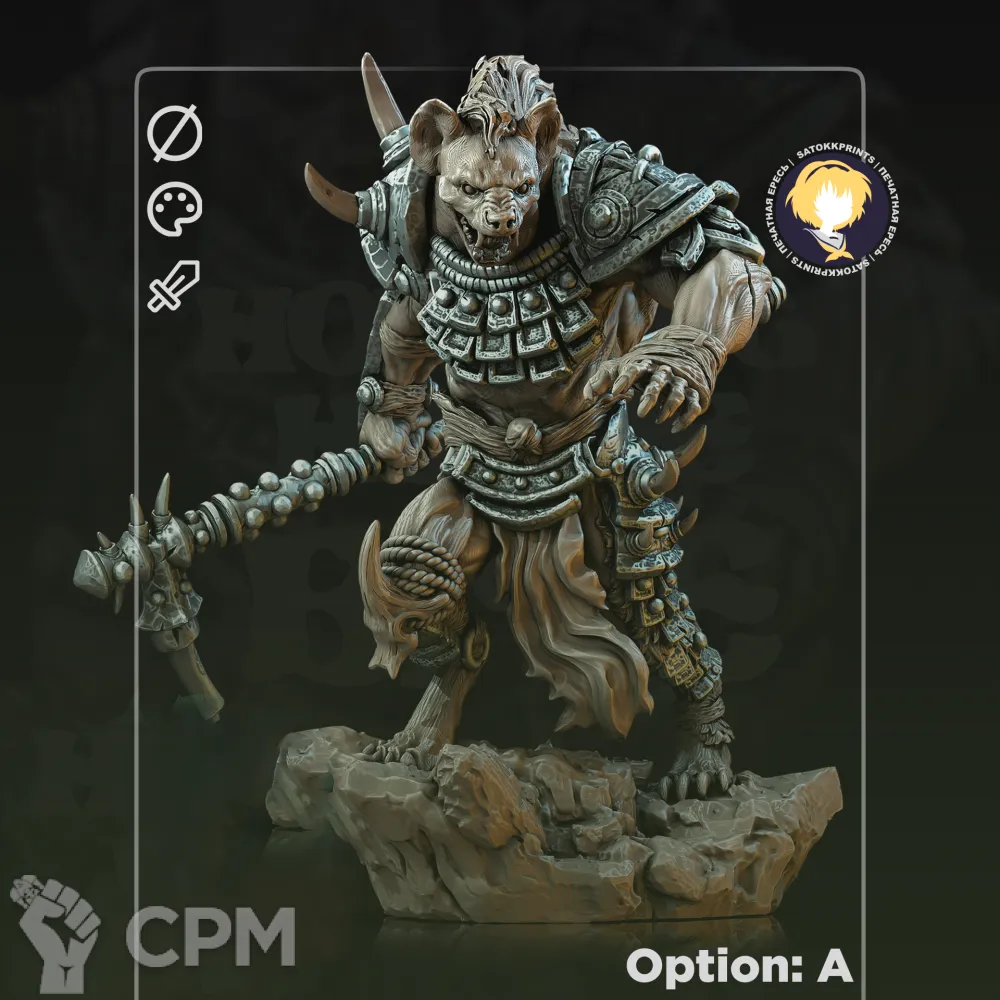Select the Option: A label

point(739,965)
